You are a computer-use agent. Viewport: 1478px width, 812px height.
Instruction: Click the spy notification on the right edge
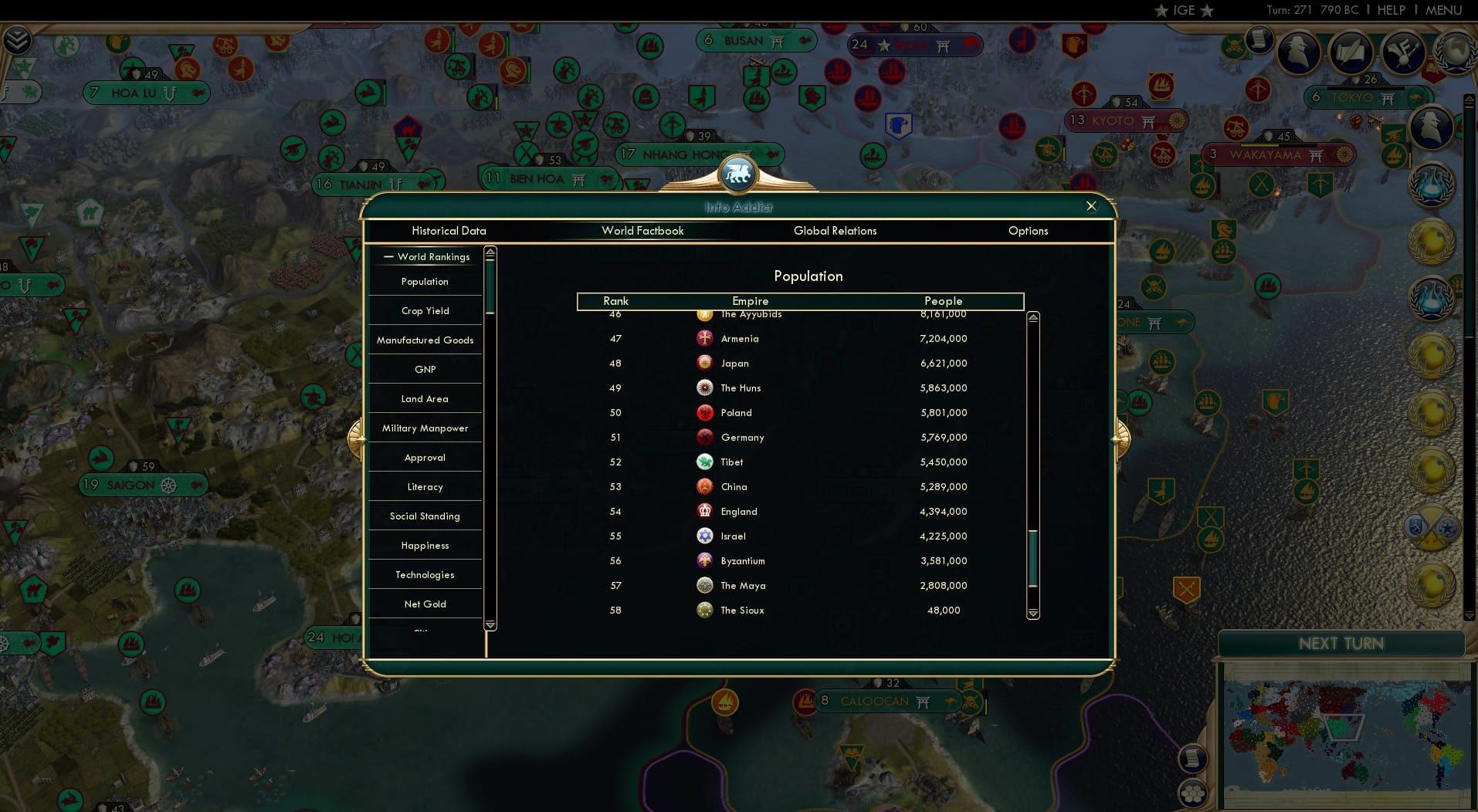[x=1430, y=127]
